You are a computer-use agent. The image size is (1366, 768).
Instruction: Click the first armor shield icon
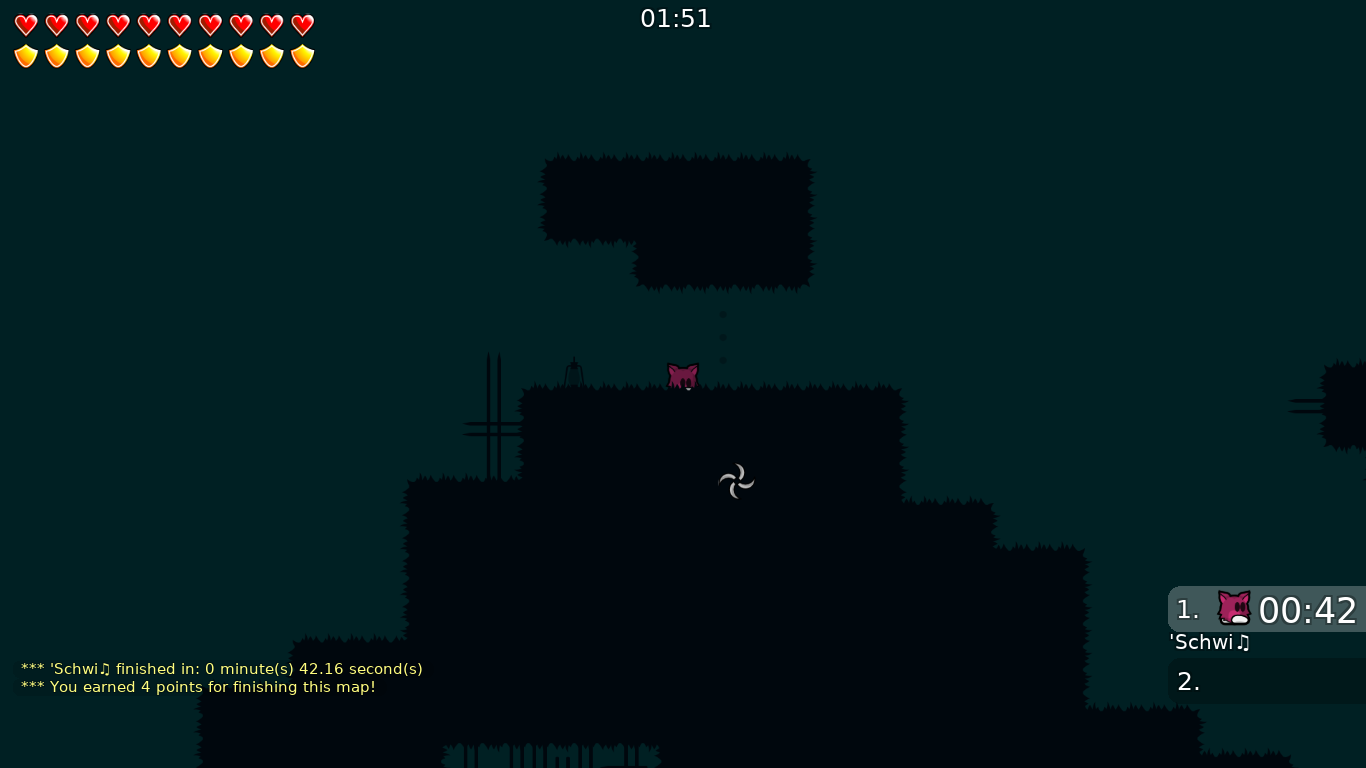26,56
